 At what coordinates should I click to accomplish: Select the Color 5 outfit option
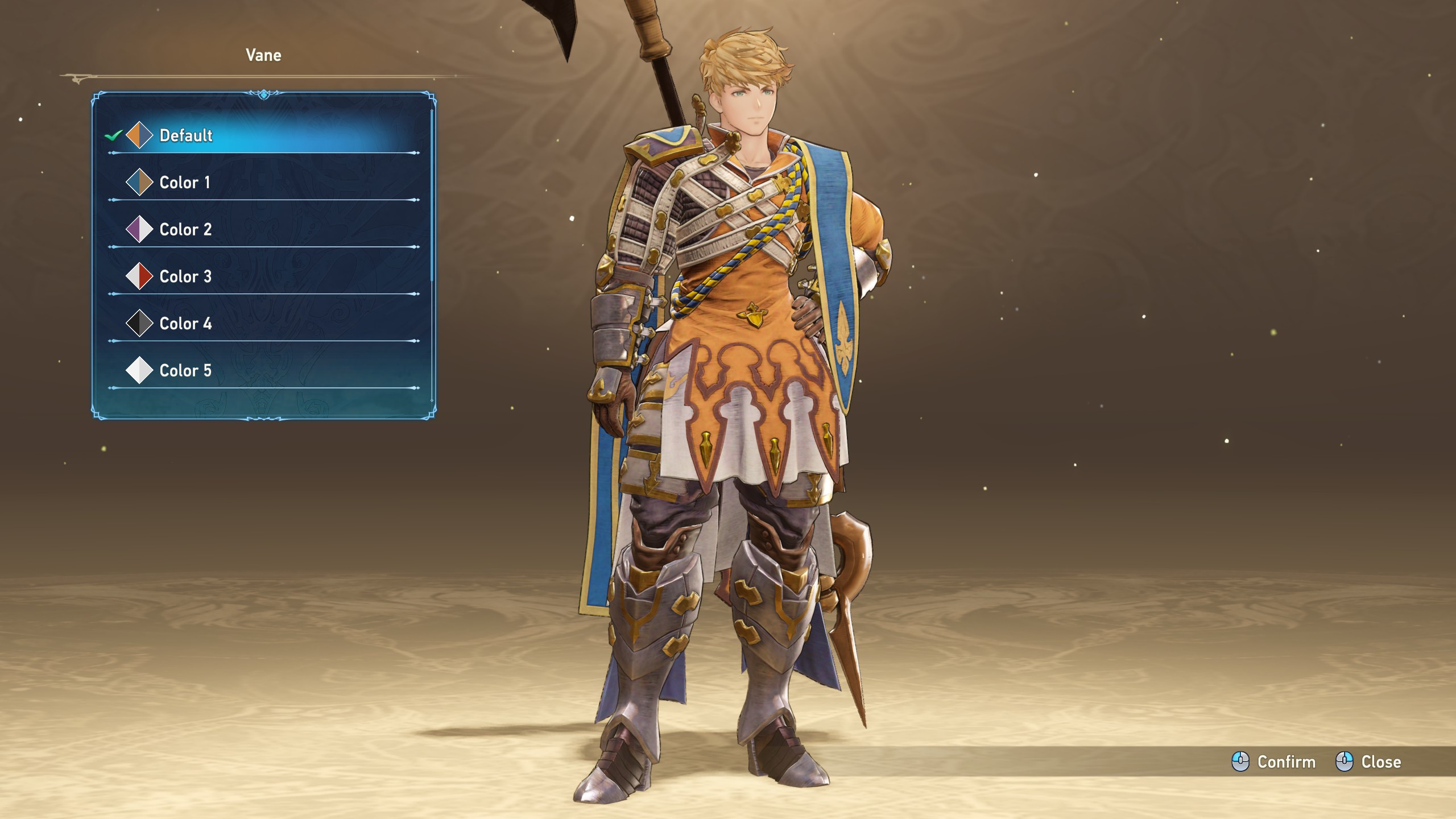point(185,371)
